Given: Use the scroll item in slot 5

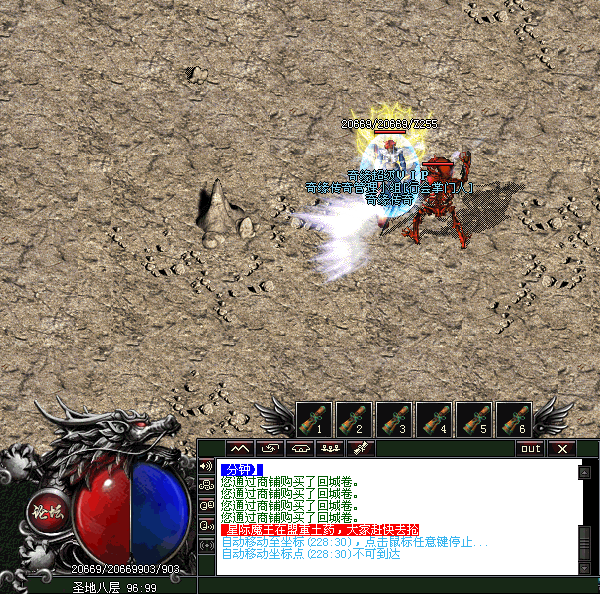Looking at the screenshot, I should pos(474,418).
